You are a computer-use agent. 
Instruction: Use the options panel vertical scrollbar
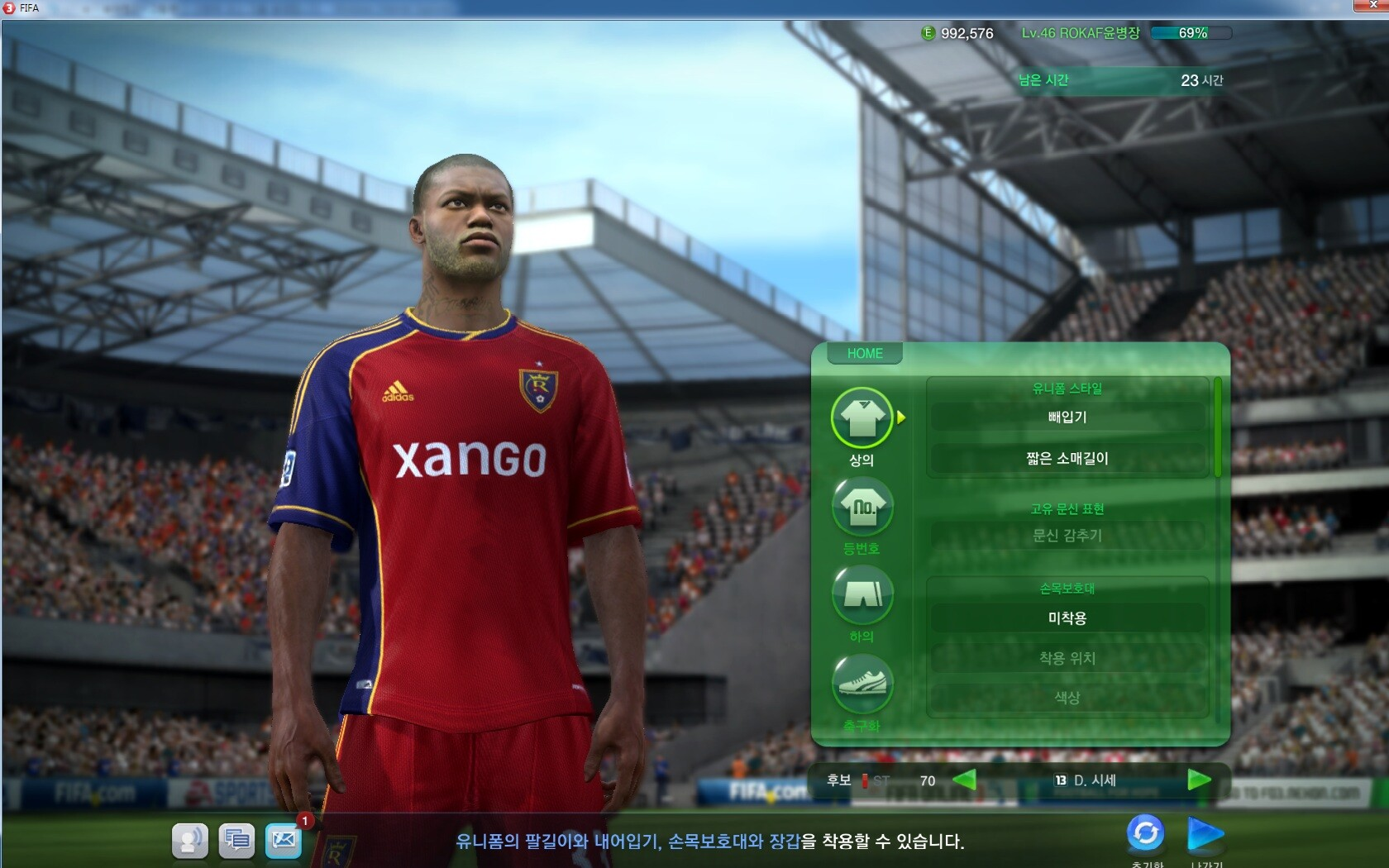tap(1217, 427)
